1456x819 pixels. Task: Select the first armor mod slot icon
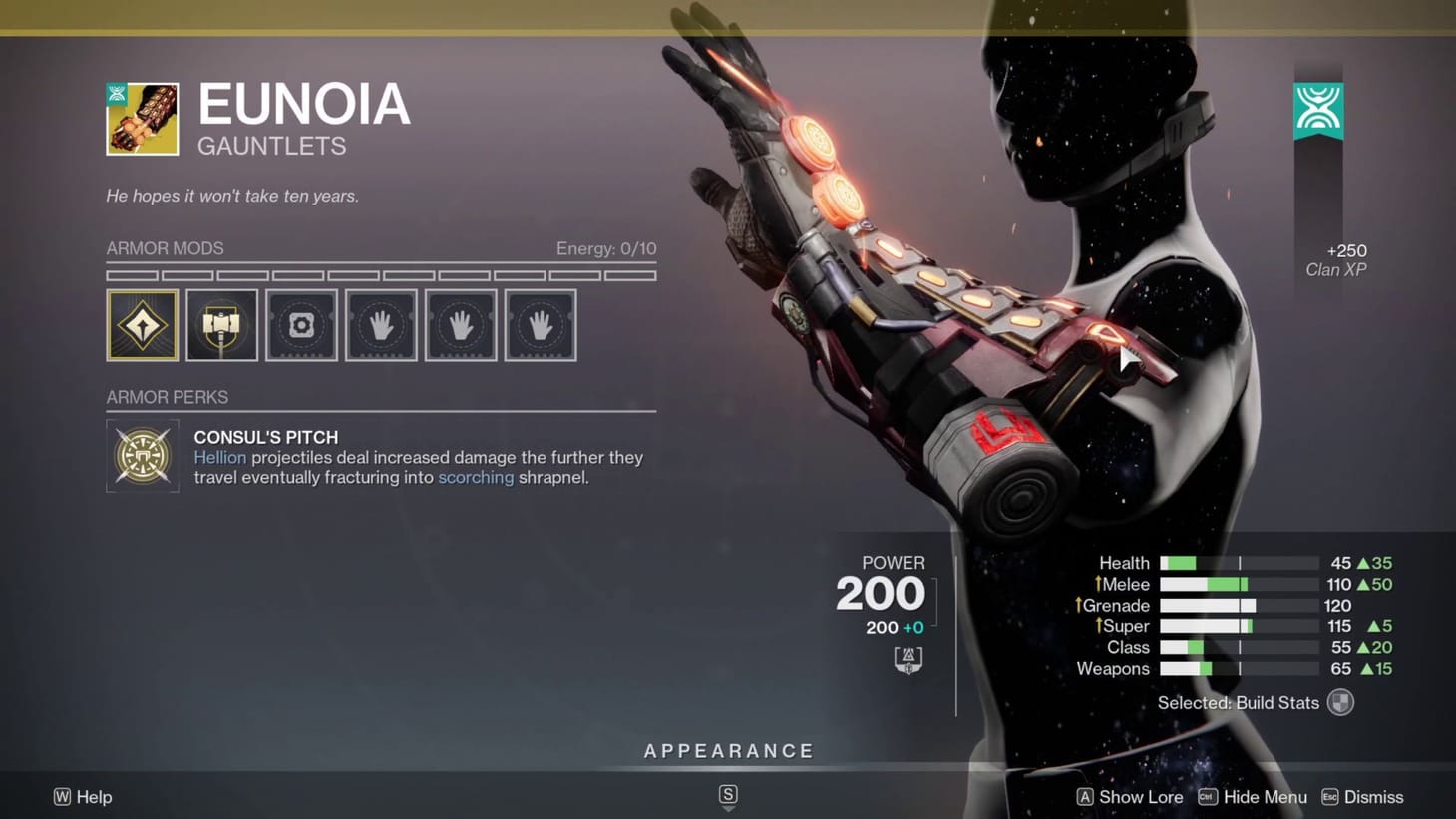tap(142, 324)
